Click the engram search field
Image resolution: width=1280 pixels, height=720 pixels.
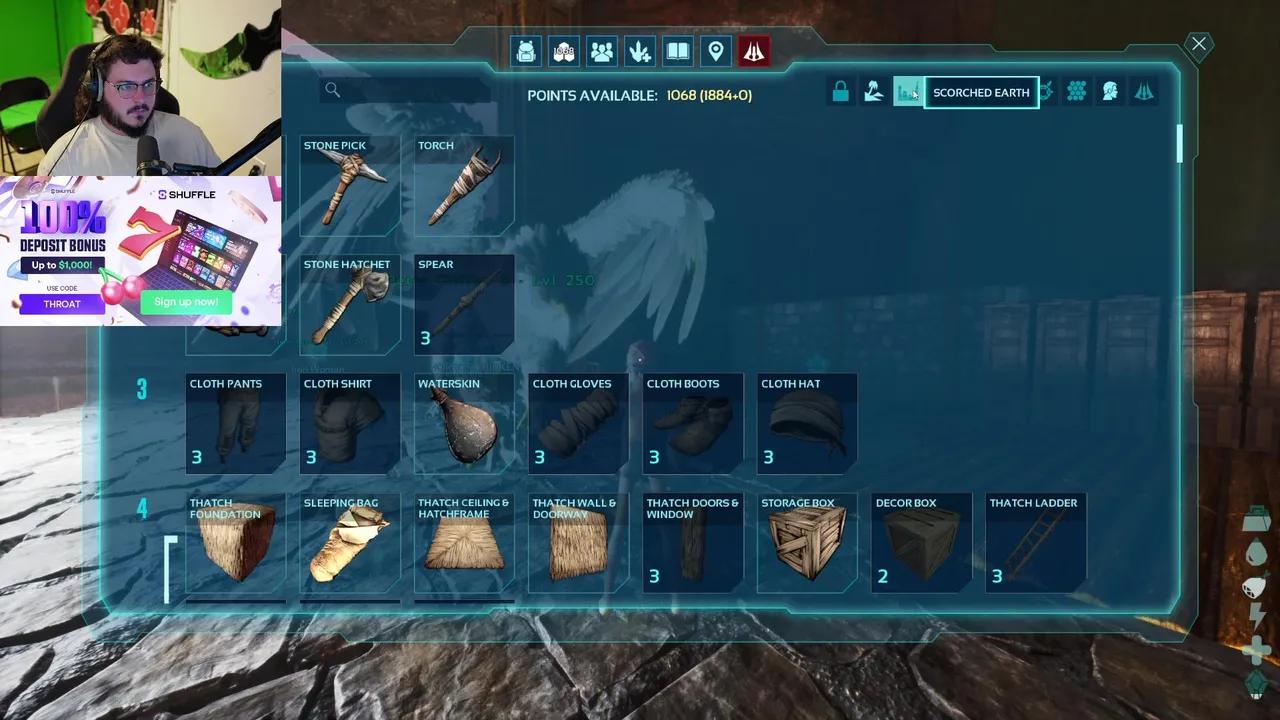point(410,91)
